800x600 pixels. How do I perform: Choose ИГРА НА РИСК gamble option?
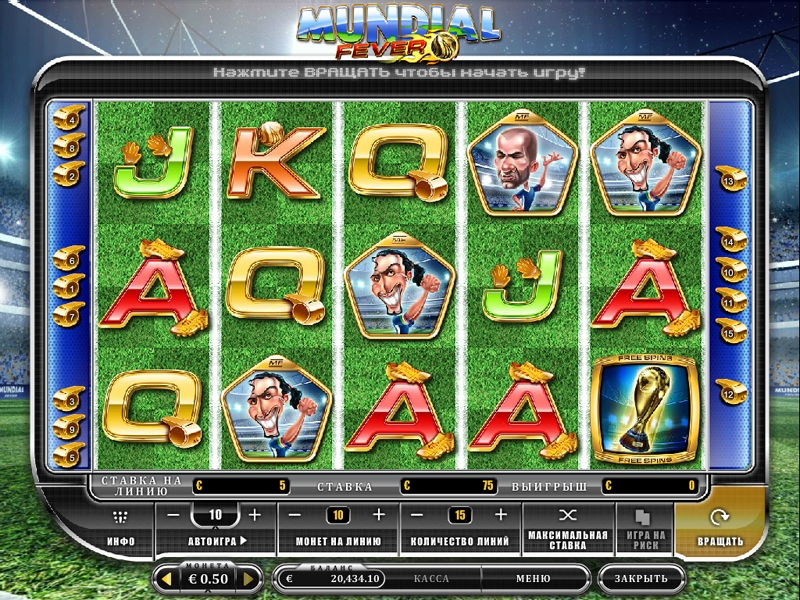[642, 527]
